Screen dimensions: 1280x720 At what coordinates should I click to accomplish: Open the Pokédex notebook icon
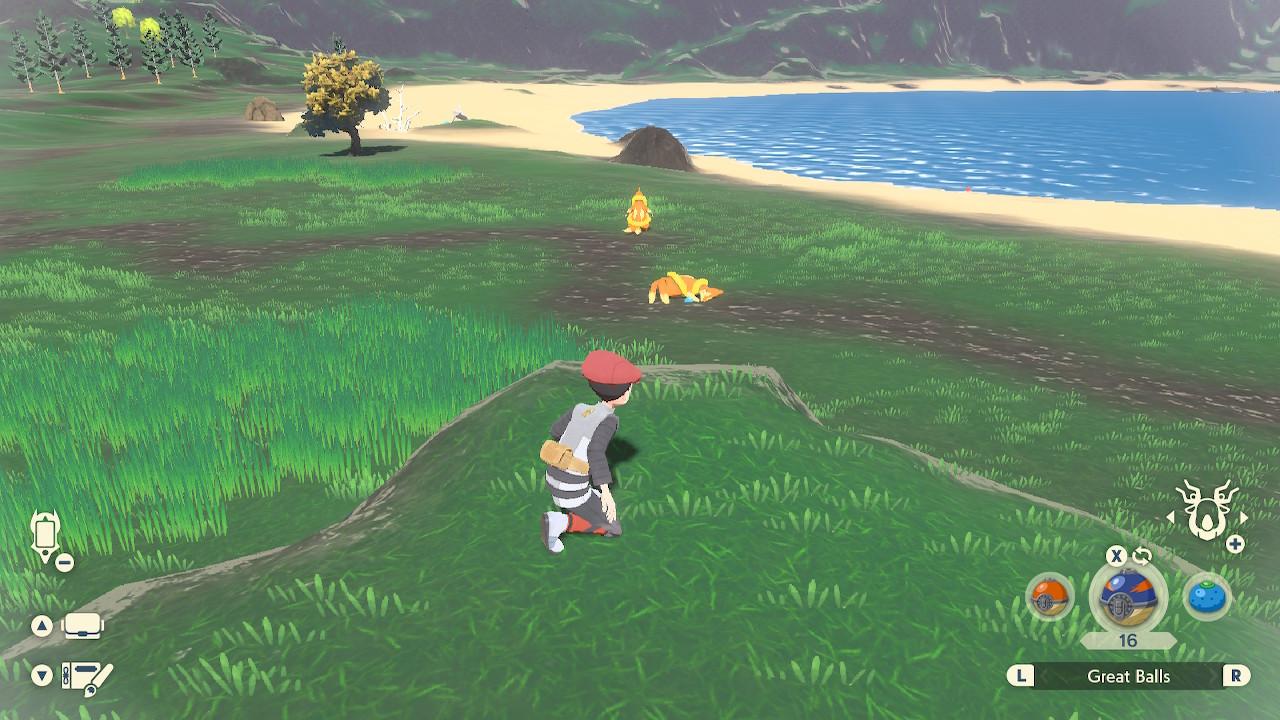click(87, 676)
